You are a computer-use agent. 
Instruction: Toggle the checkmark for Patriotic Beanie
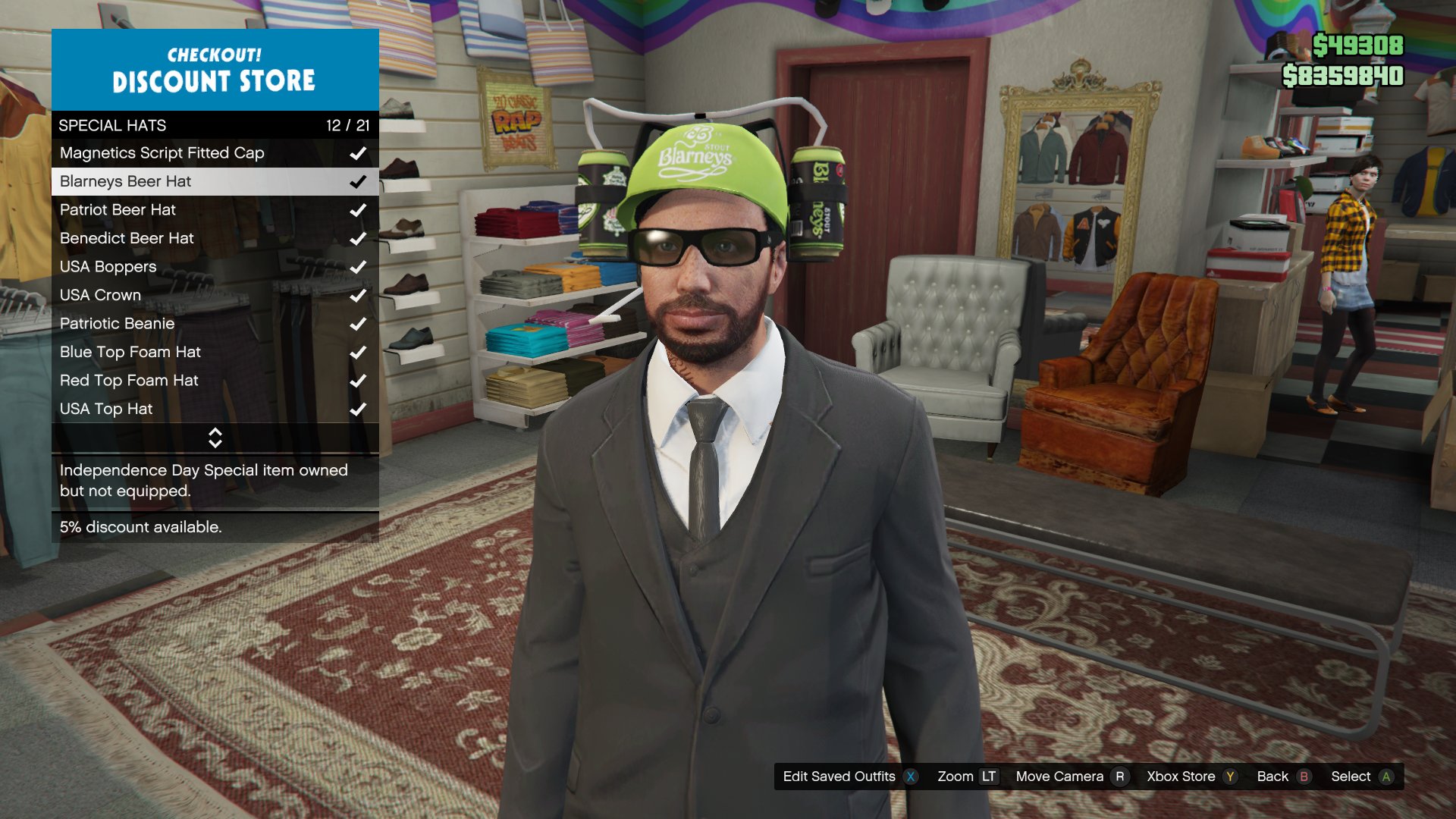point(357,323)
